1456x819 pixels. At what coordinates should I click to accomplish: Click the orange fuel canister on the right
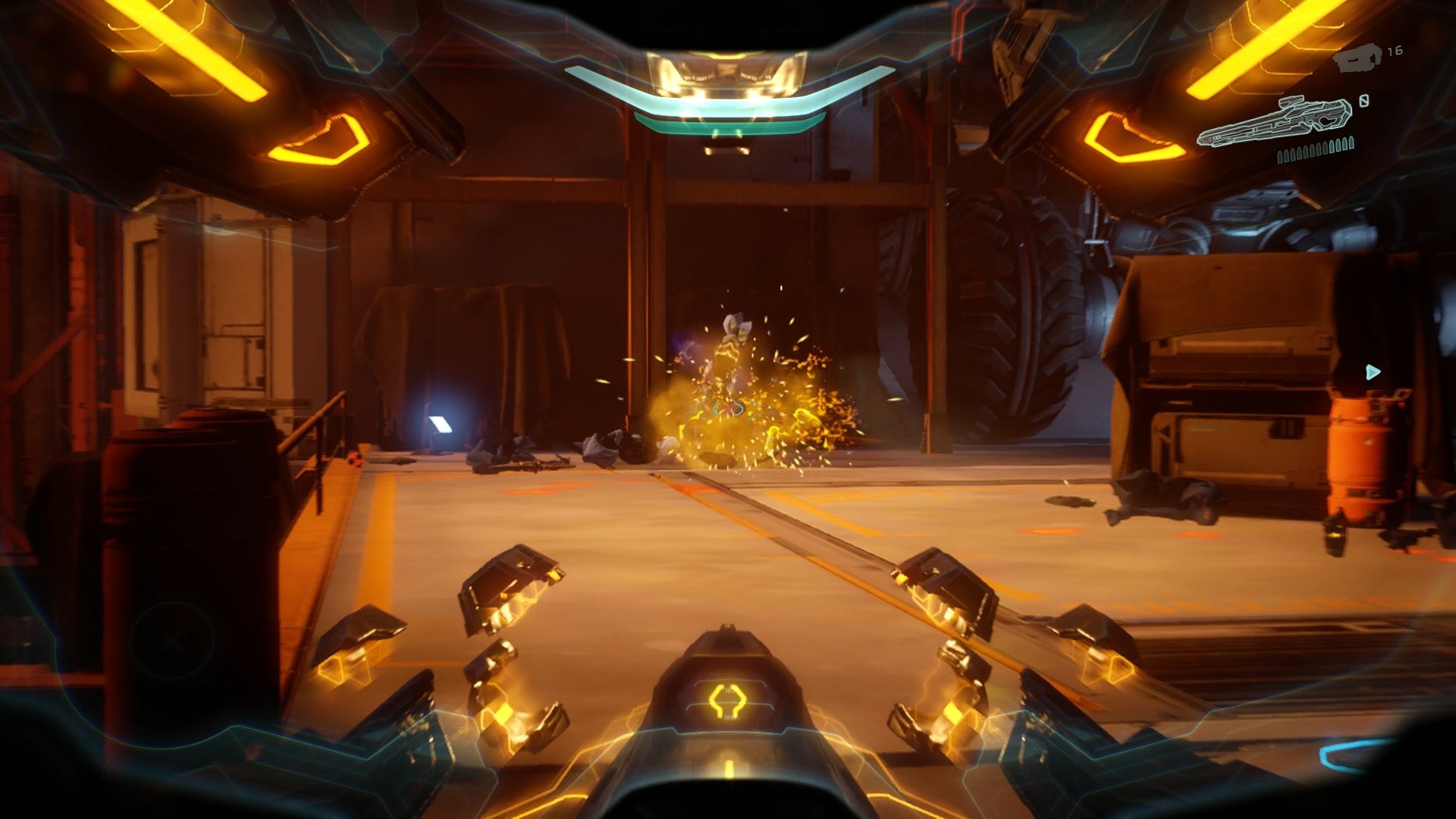pos(1360,455)
